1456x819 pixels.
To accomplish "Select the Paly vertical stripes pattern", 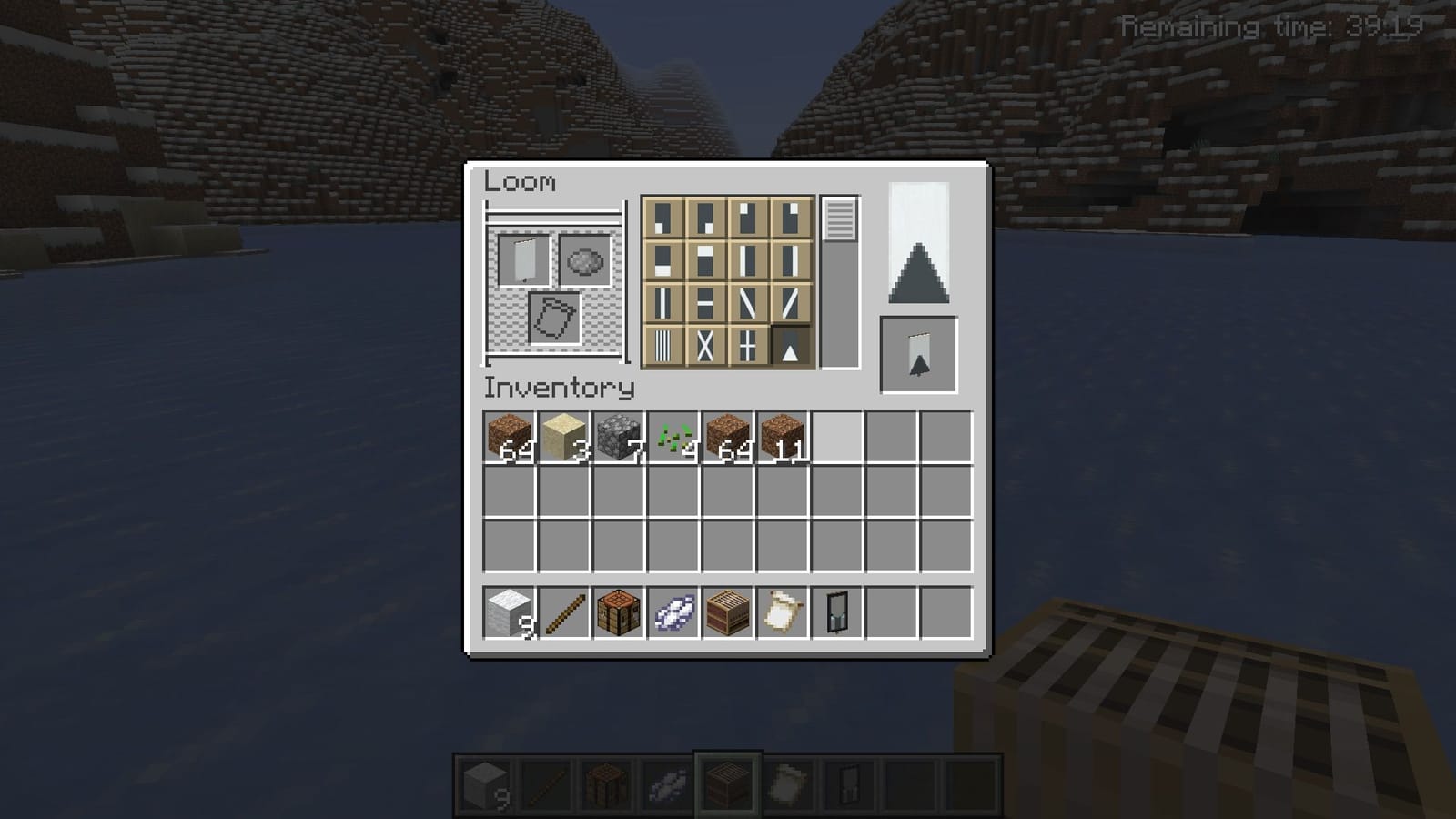I will pos(664,346).
